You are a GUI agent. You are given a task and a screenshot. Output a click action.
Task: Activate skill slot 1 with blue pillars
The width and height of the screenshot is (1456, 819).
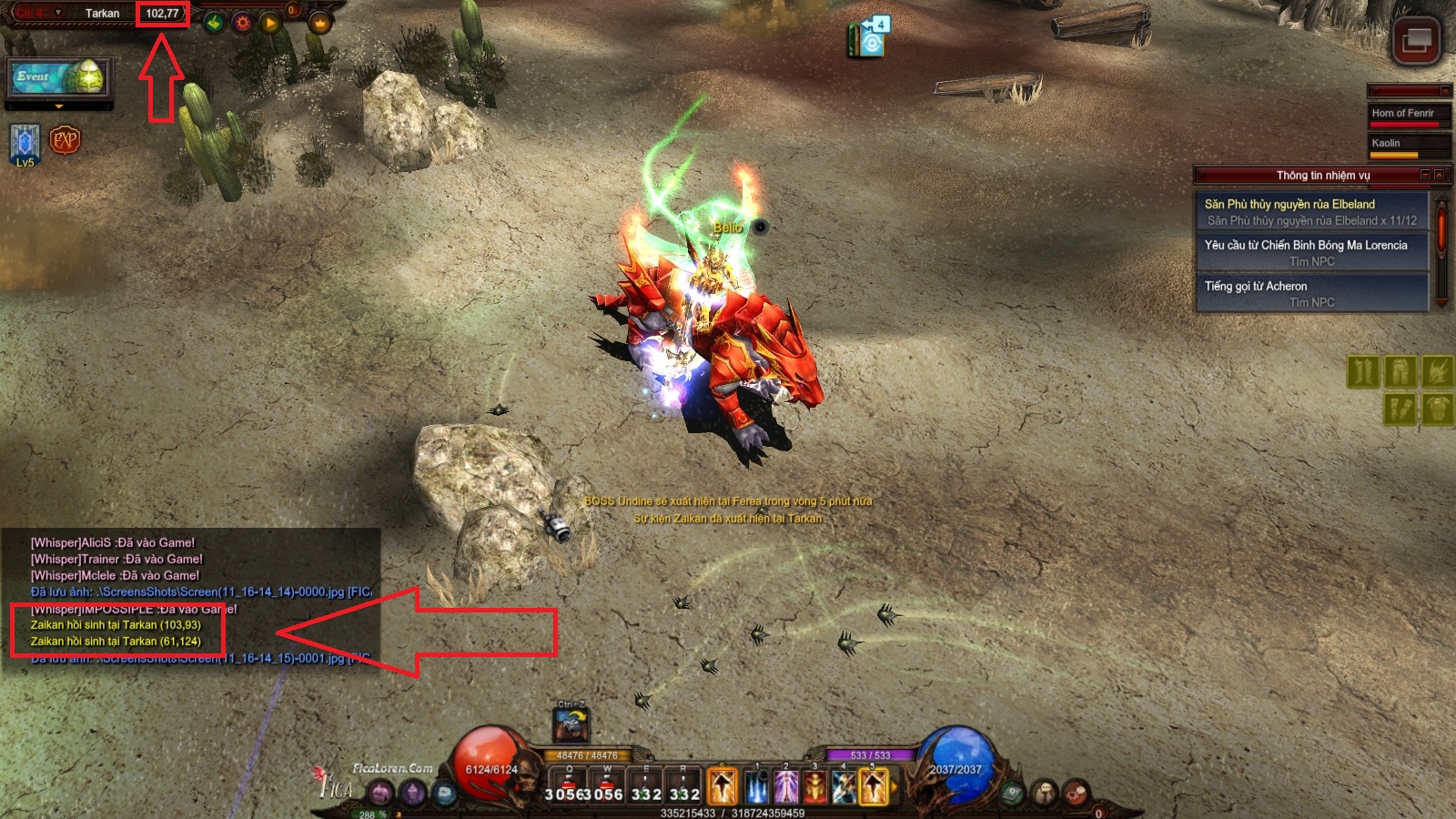point(756,786)
